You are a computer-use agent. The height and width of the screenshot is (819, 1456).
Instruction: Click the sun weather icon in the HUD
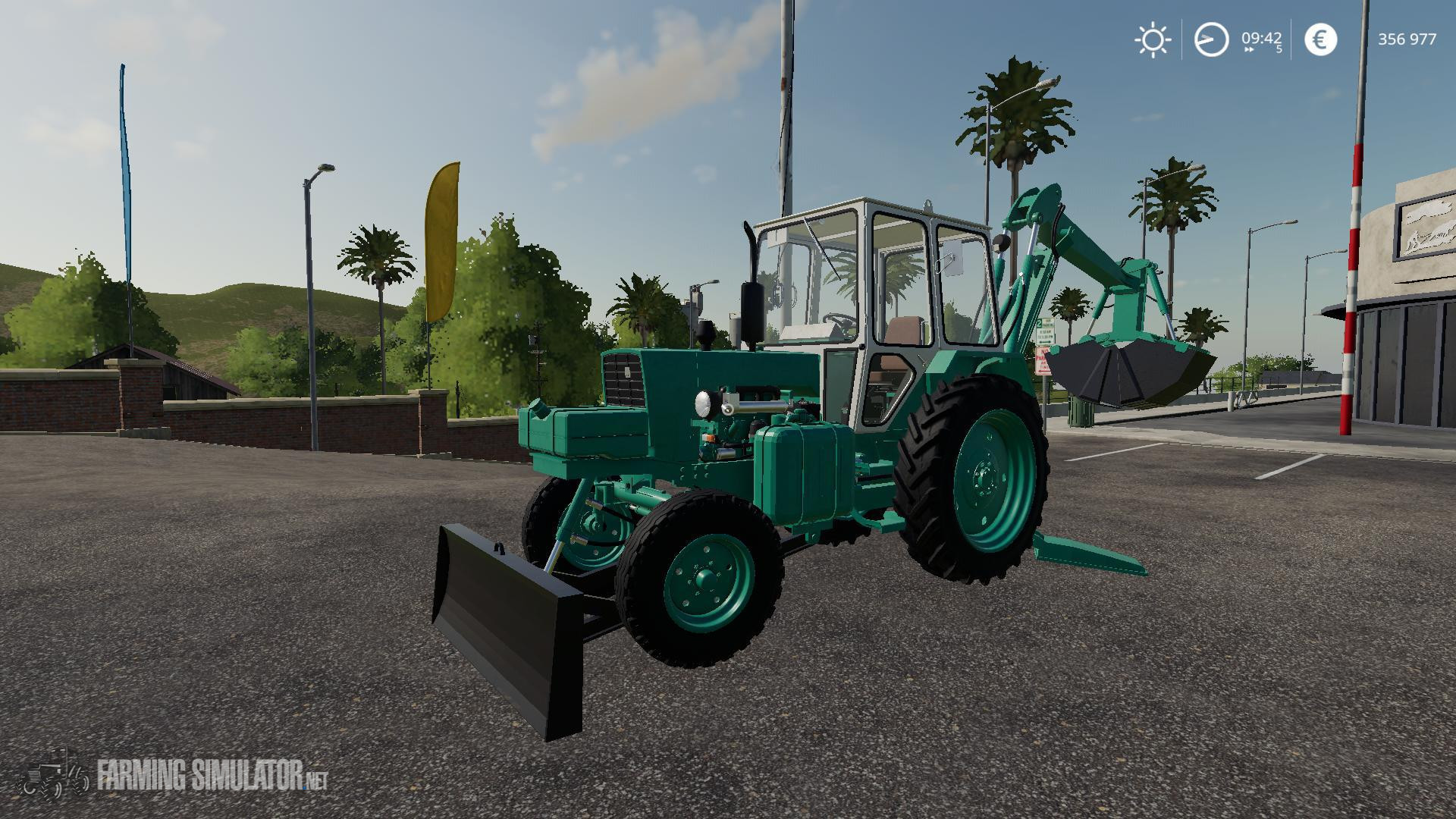[x=1152, y=39]
